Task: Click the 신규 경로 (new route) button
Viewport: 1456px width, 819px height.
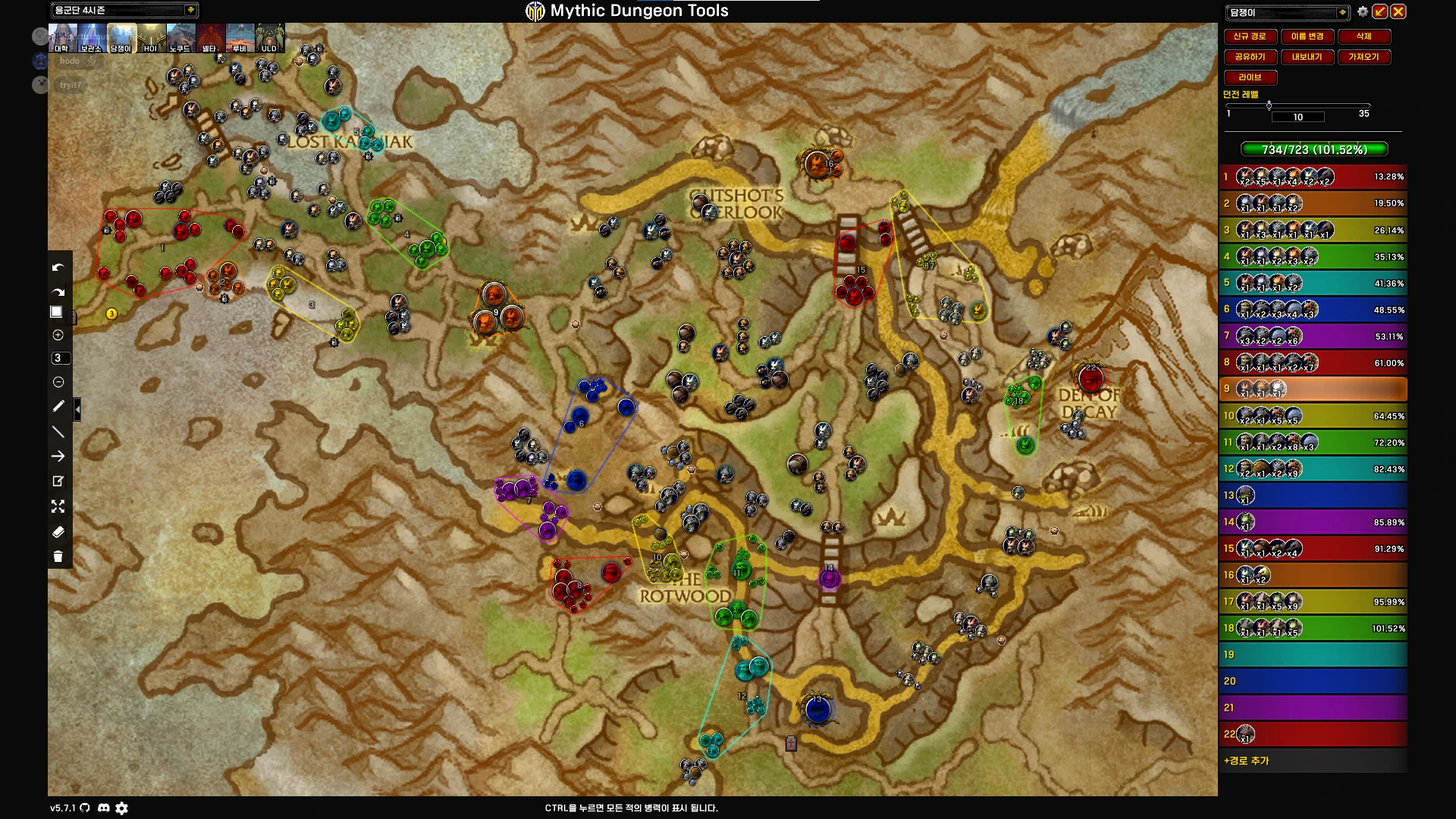Action: (1249, 36)
